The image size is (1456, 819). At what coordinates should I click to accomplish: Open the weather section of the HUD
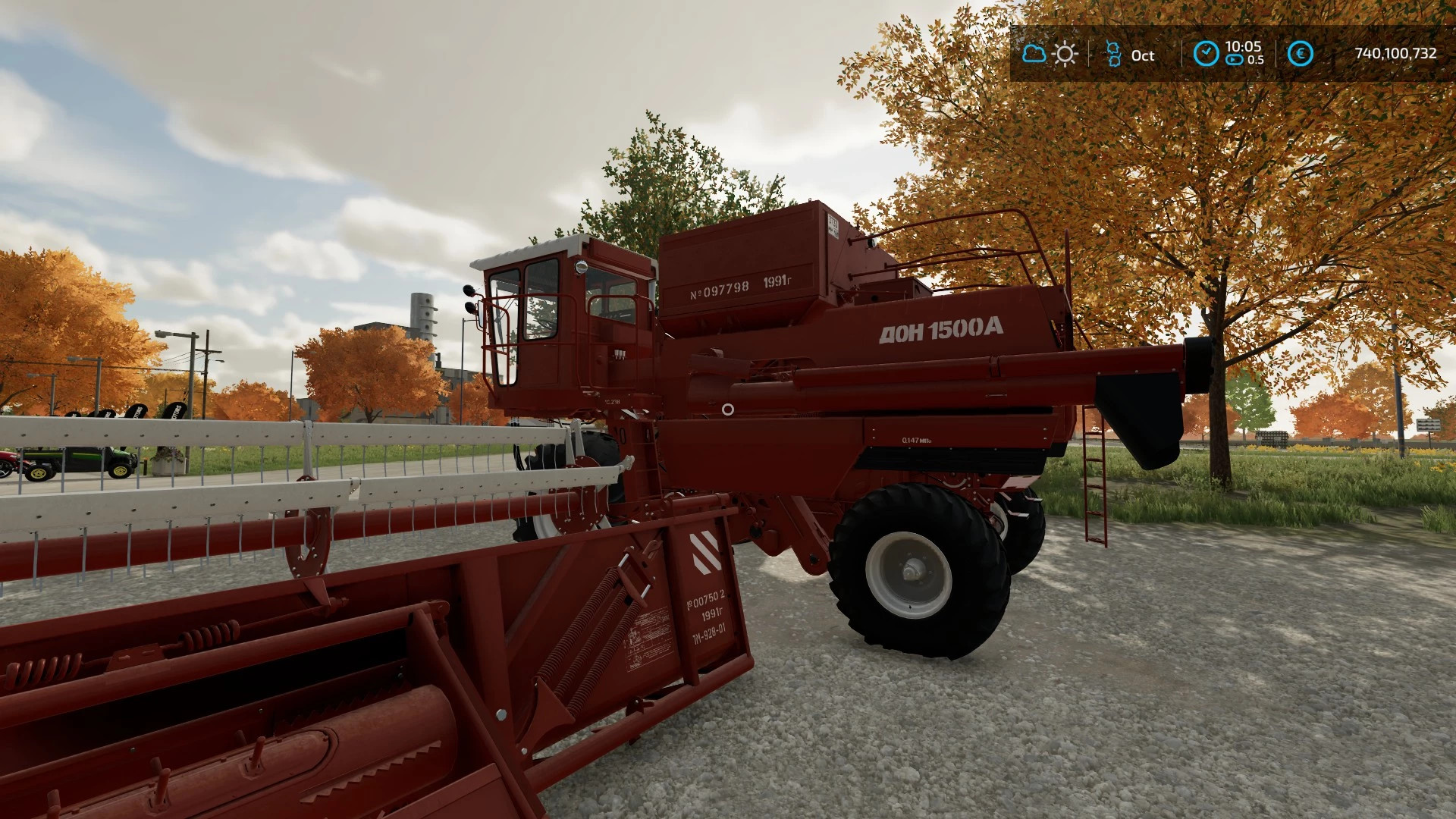[1049, 55]
